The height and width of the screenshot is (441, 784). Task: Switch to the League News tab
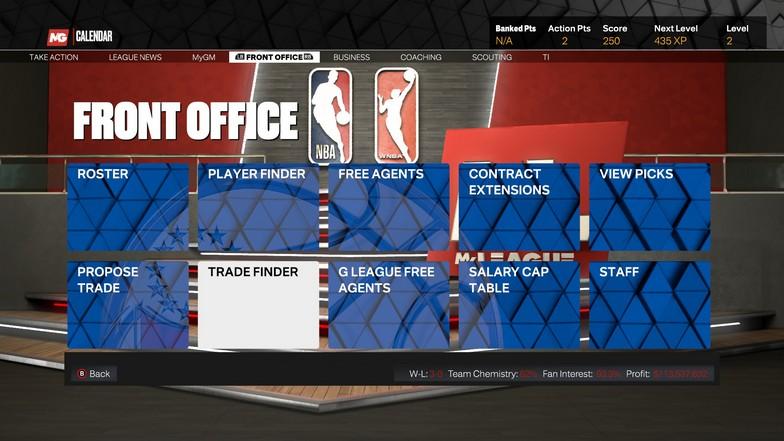tap(135, 58)
